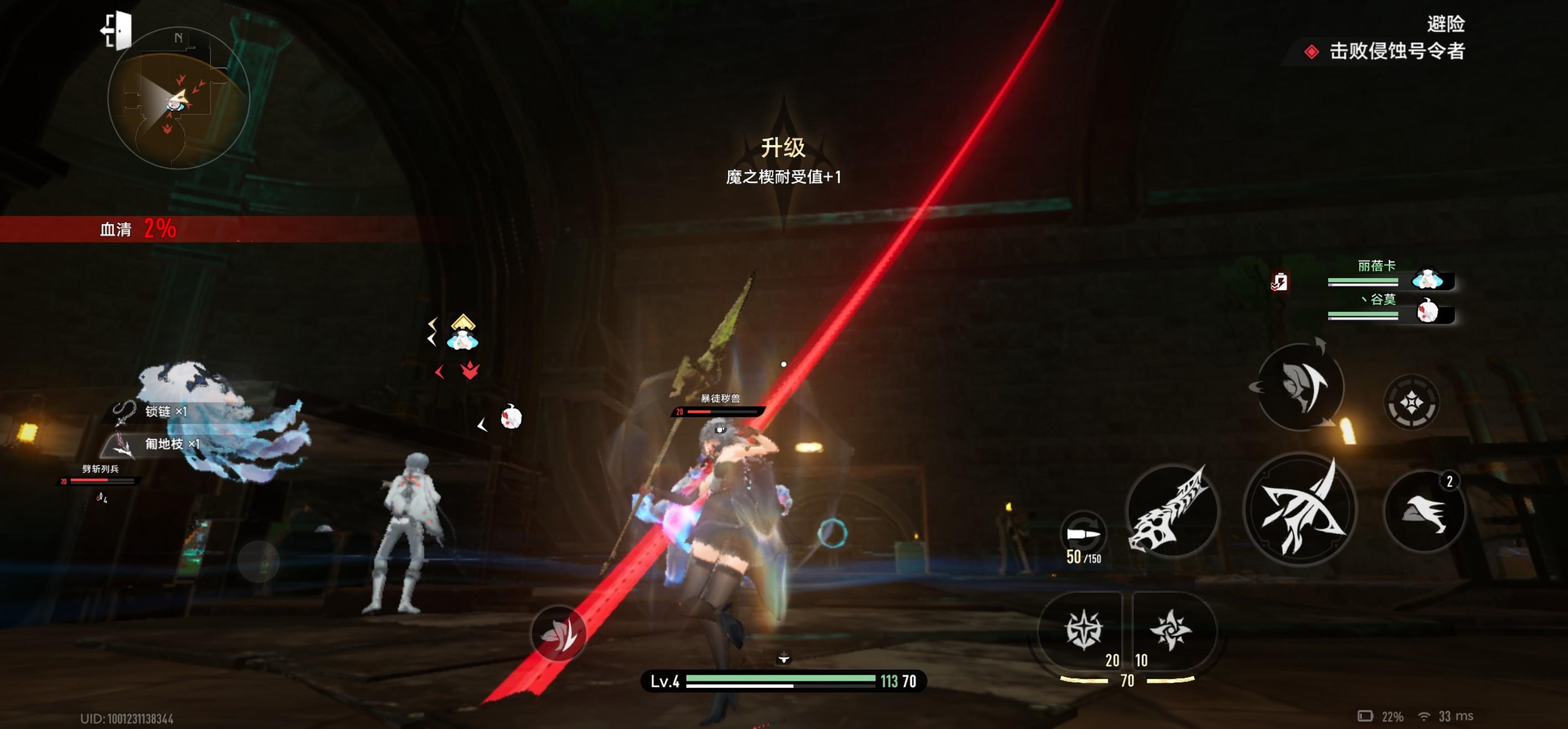1568x729 pixels.
Task: Reload using the bullet ammo icon
Action: (1083, 535)
